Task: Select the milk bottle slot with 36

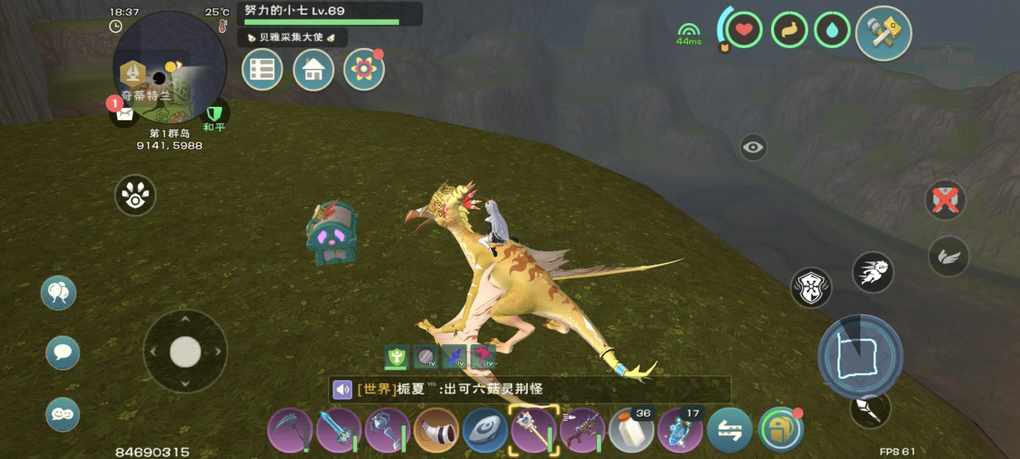Action: coord(632,431)
